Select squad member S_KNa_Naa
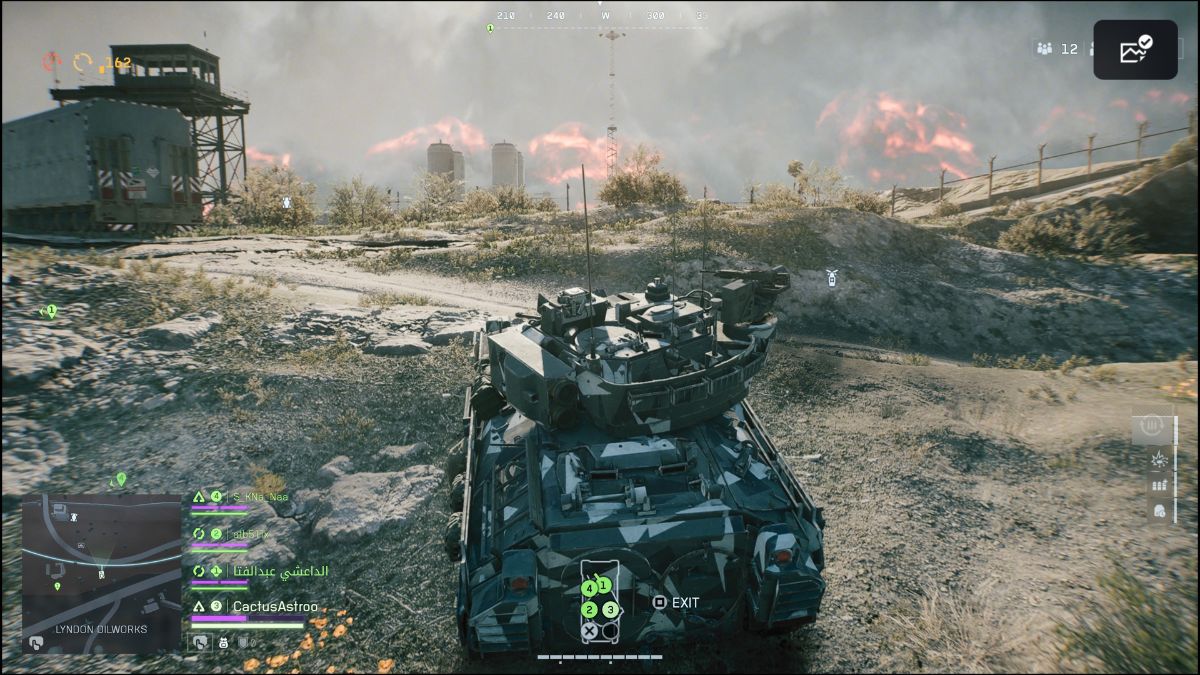The image size is (1200, 675). click(258, 496)
